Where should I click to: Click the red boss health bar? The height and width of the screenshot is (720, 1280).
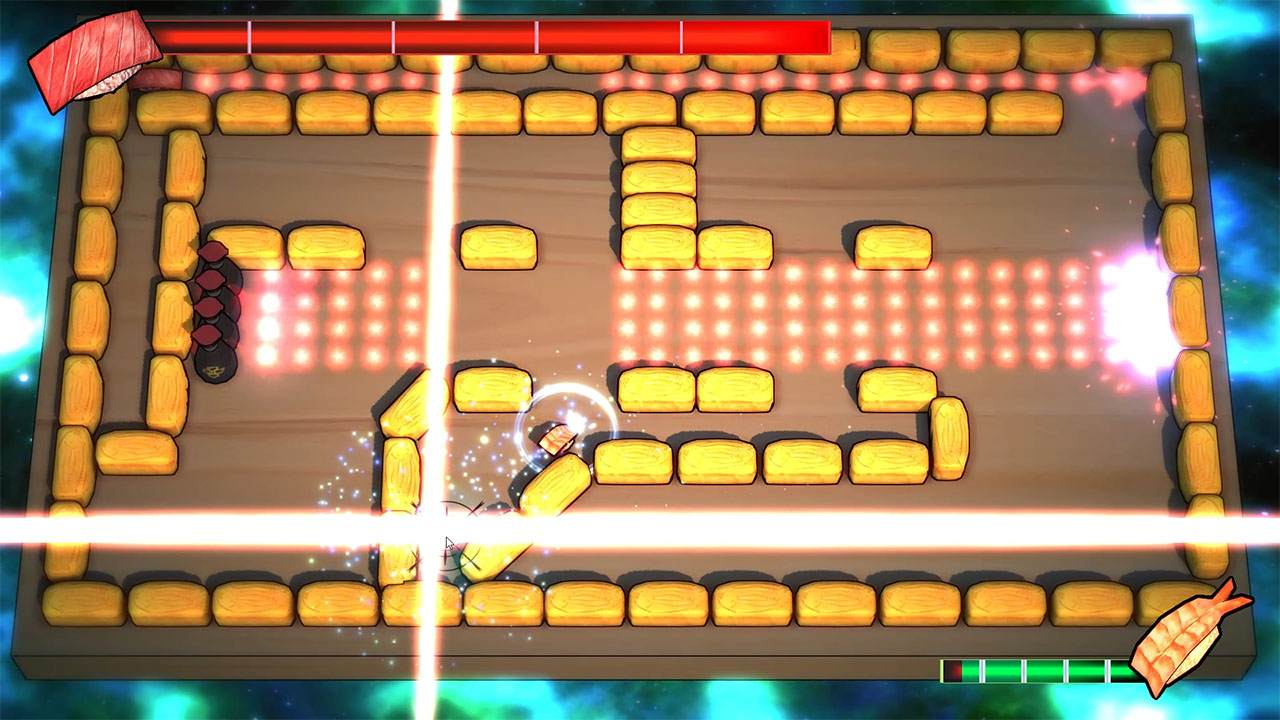[x=495, y=32]
